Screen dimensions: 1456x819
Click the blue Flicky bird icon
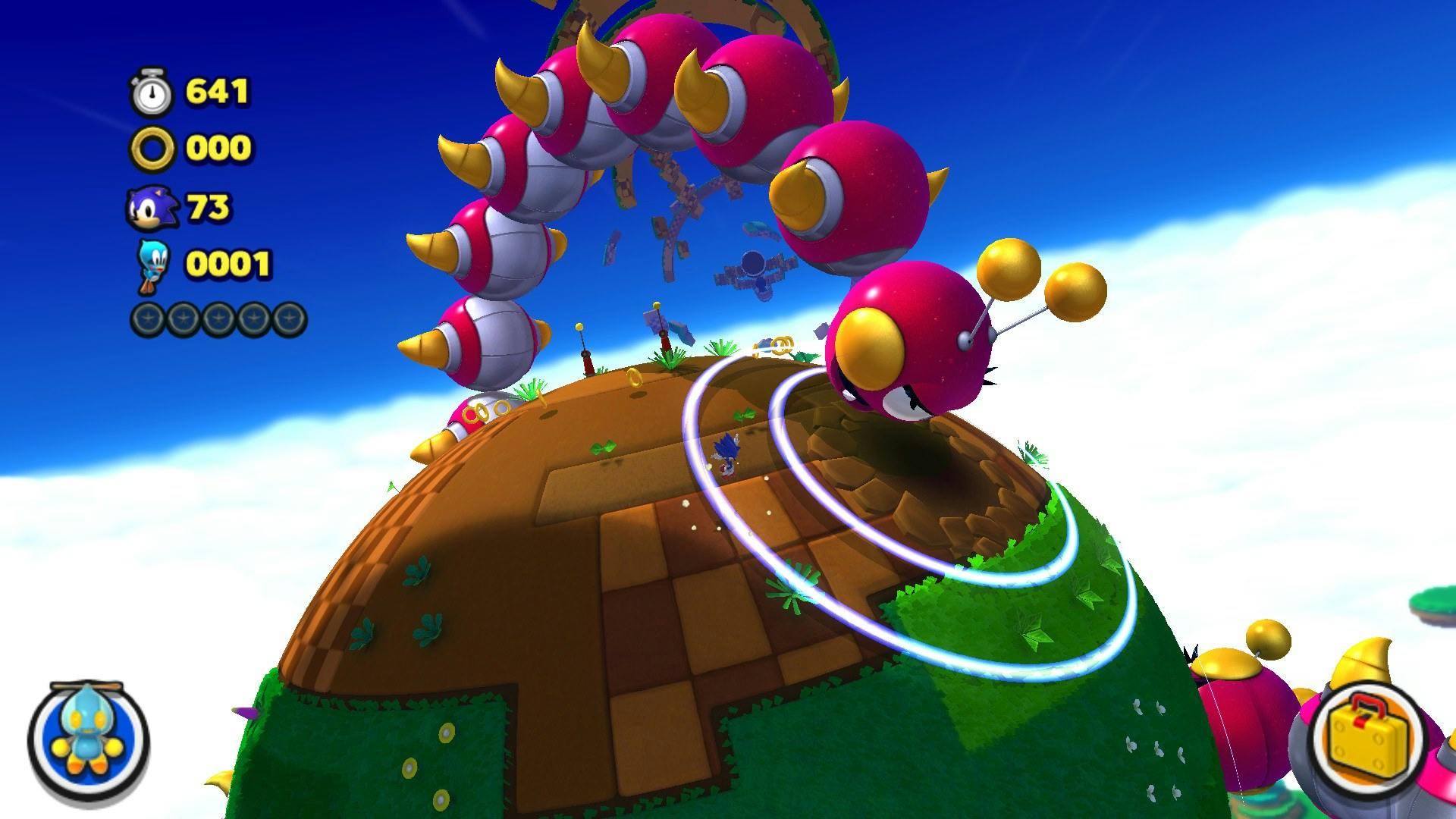point(152,265)
